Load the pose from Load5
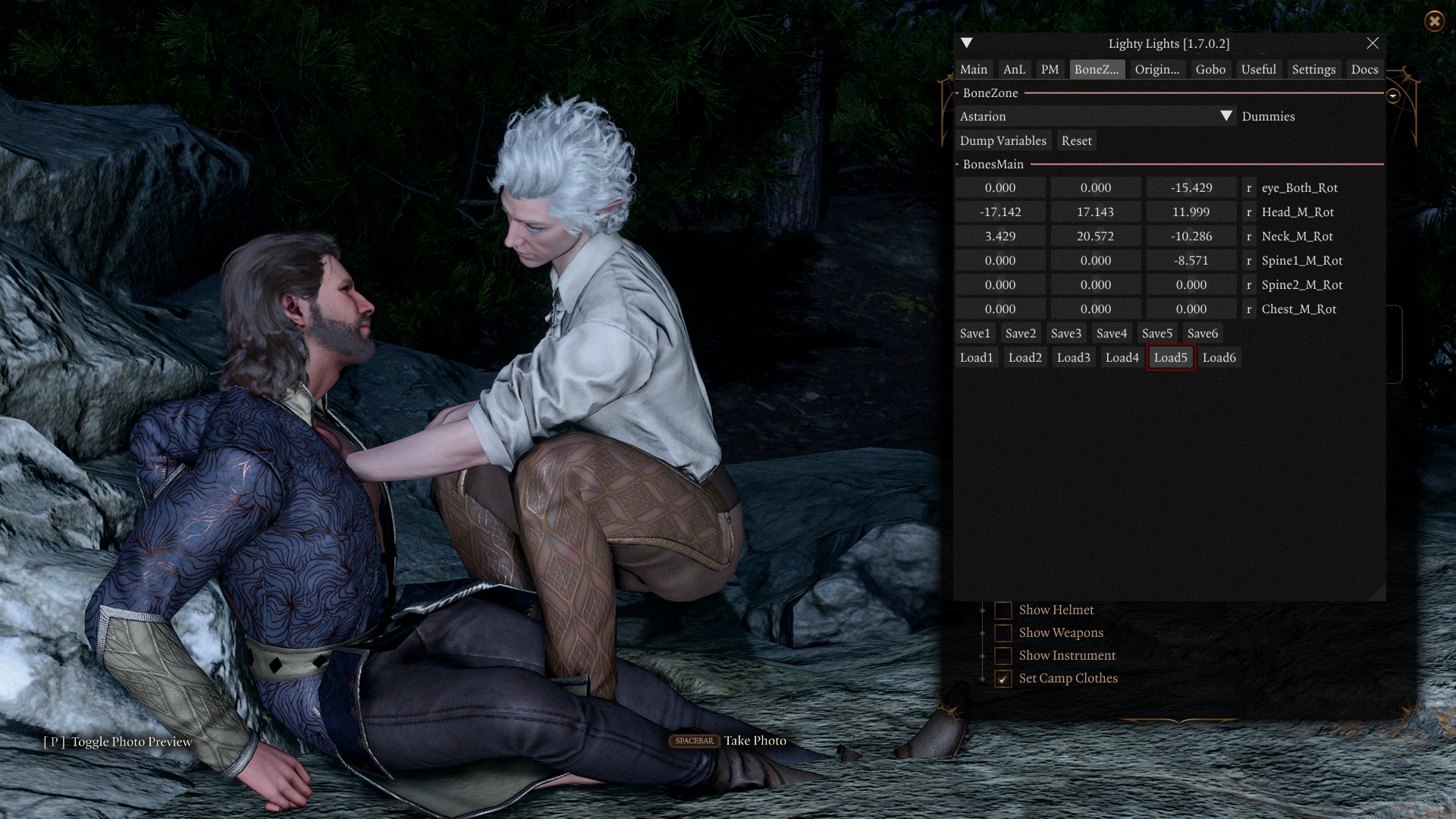Image resolution: width=1456 pixels, height=819 pixels. pos(1170,358)
